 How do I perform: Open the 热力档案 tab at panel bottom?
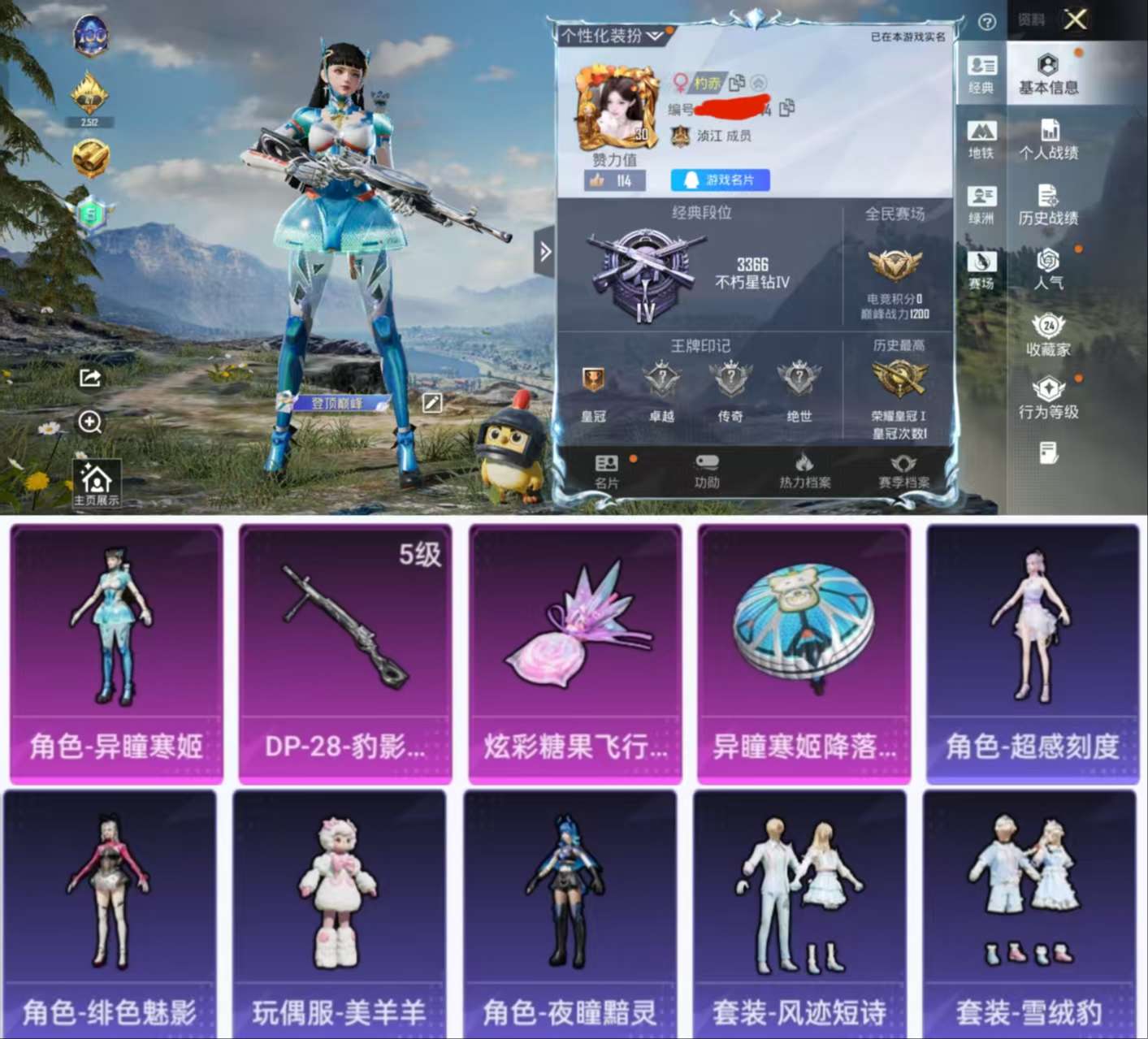804,471
